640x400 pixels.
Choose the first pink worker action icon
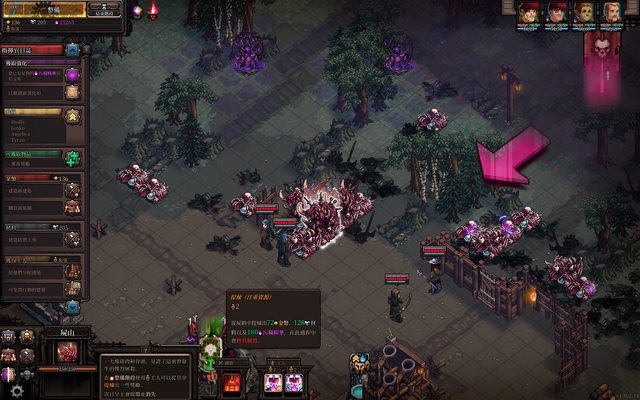click(272, 382)
